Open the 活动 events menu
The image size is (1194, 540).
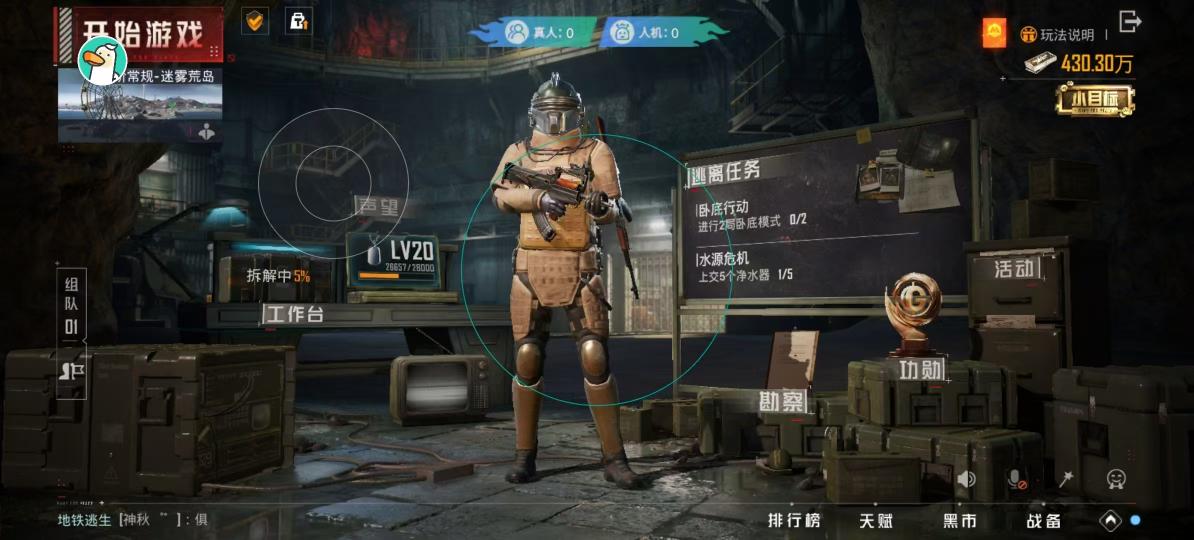click(x=1013, y=269)
